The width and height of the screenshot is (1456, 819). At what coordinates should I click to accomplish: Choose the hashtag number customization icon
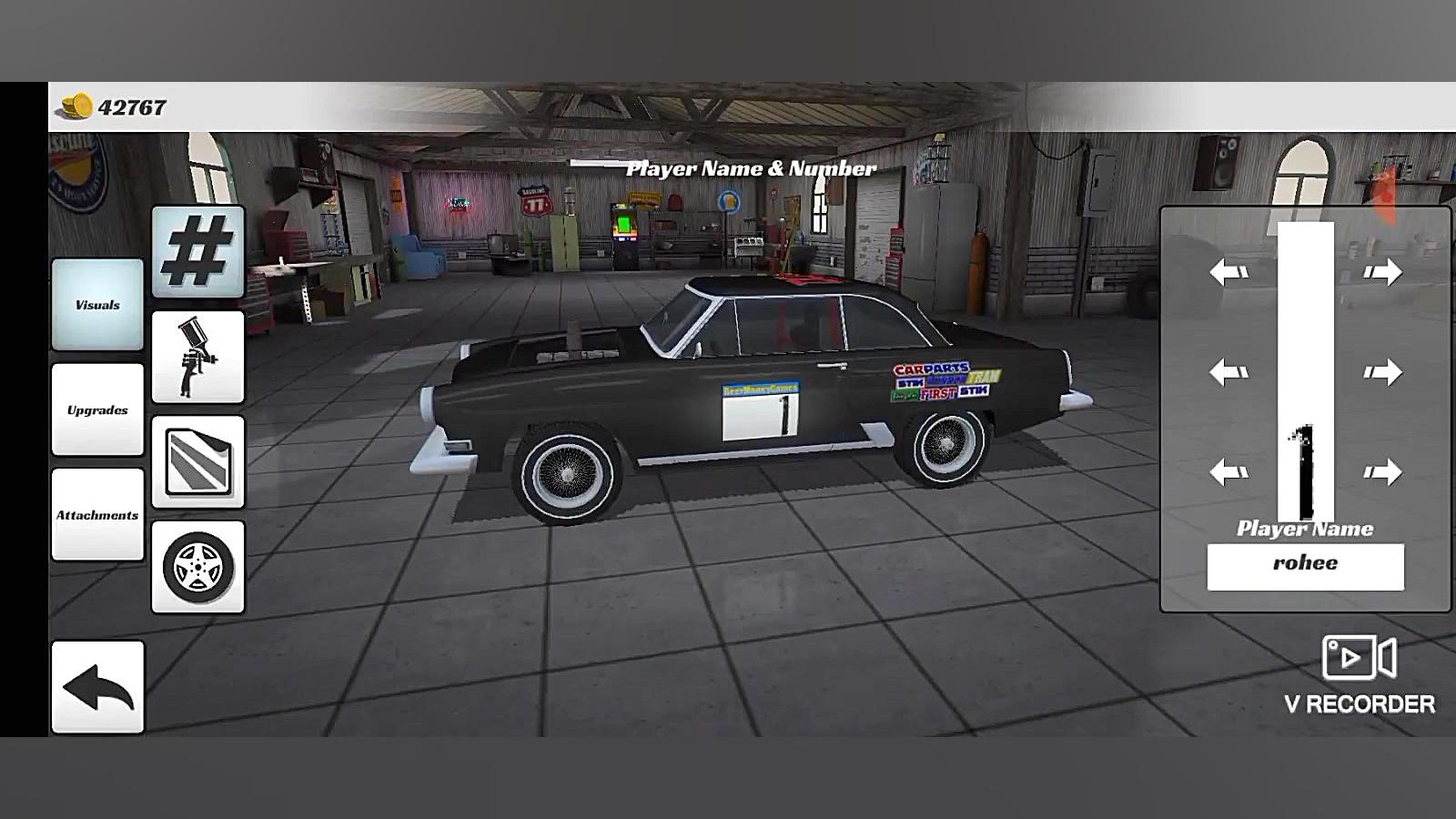coord(198,252)
